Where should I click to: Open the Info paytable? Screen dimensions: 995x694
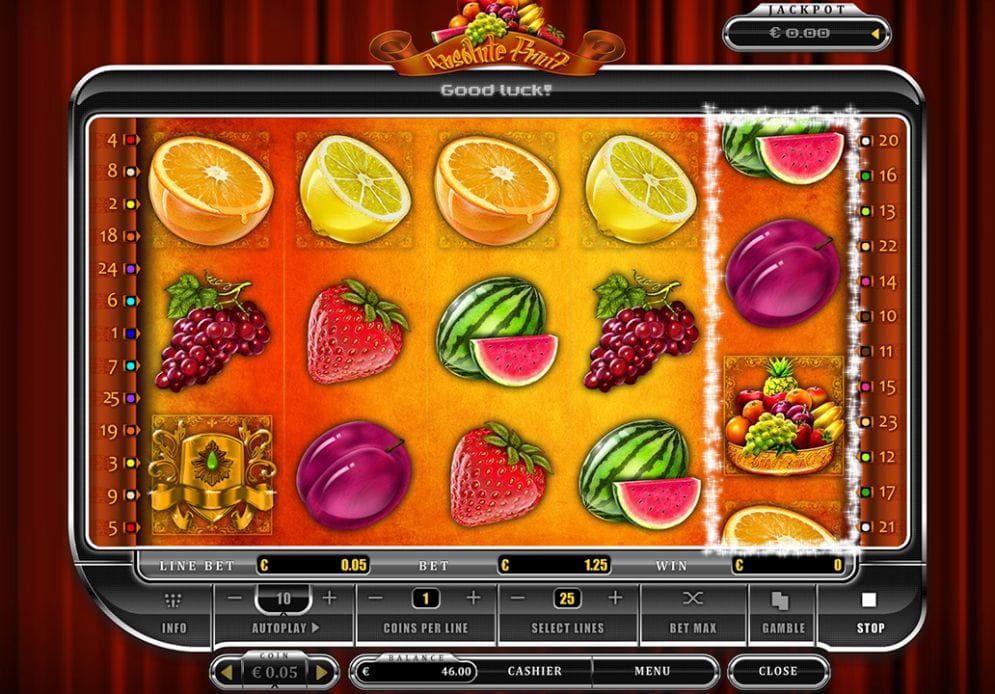[x=174, y=612]
